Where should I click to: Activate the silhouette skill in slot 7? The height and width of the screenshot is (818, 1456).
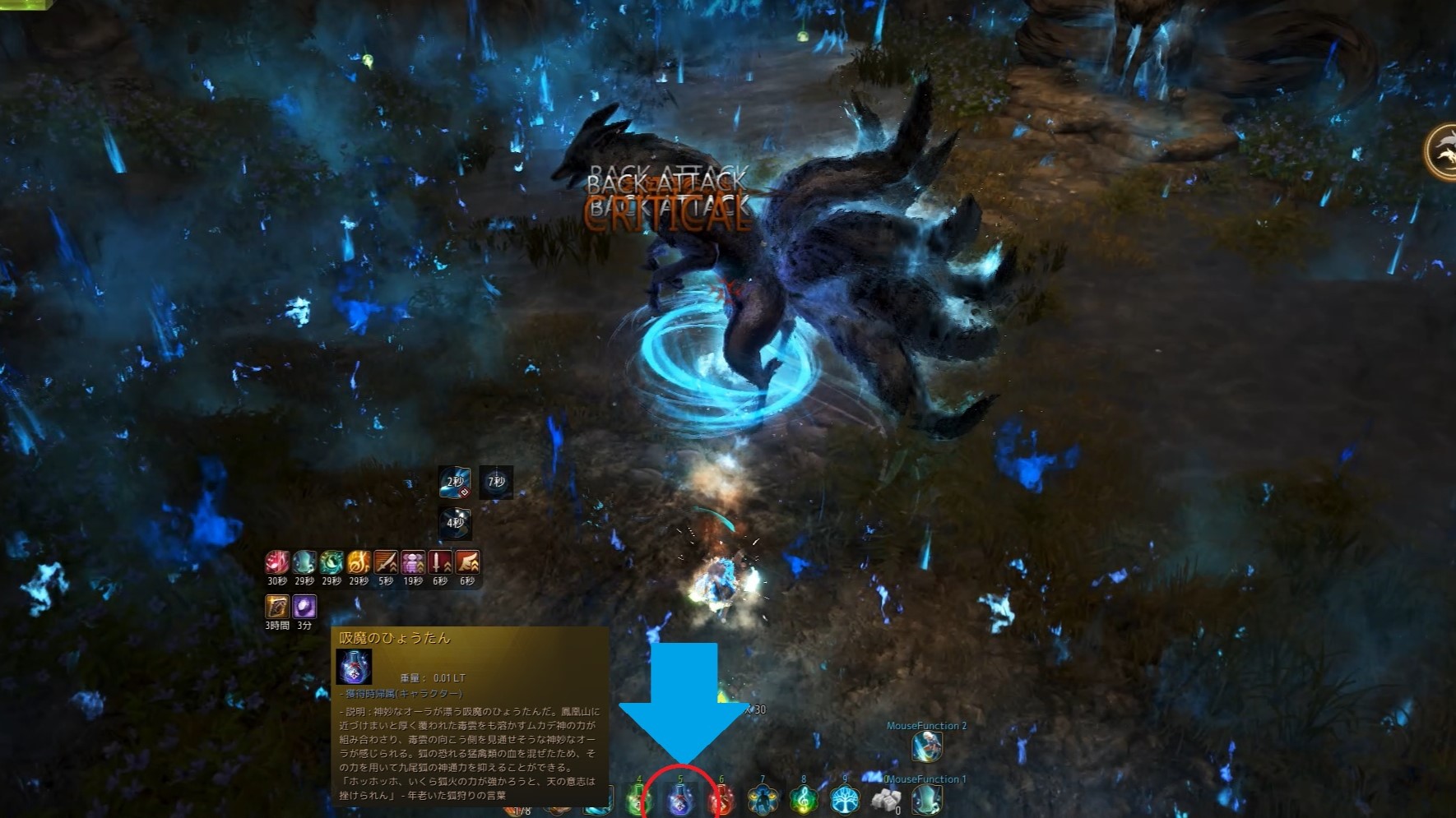point(763,799)
